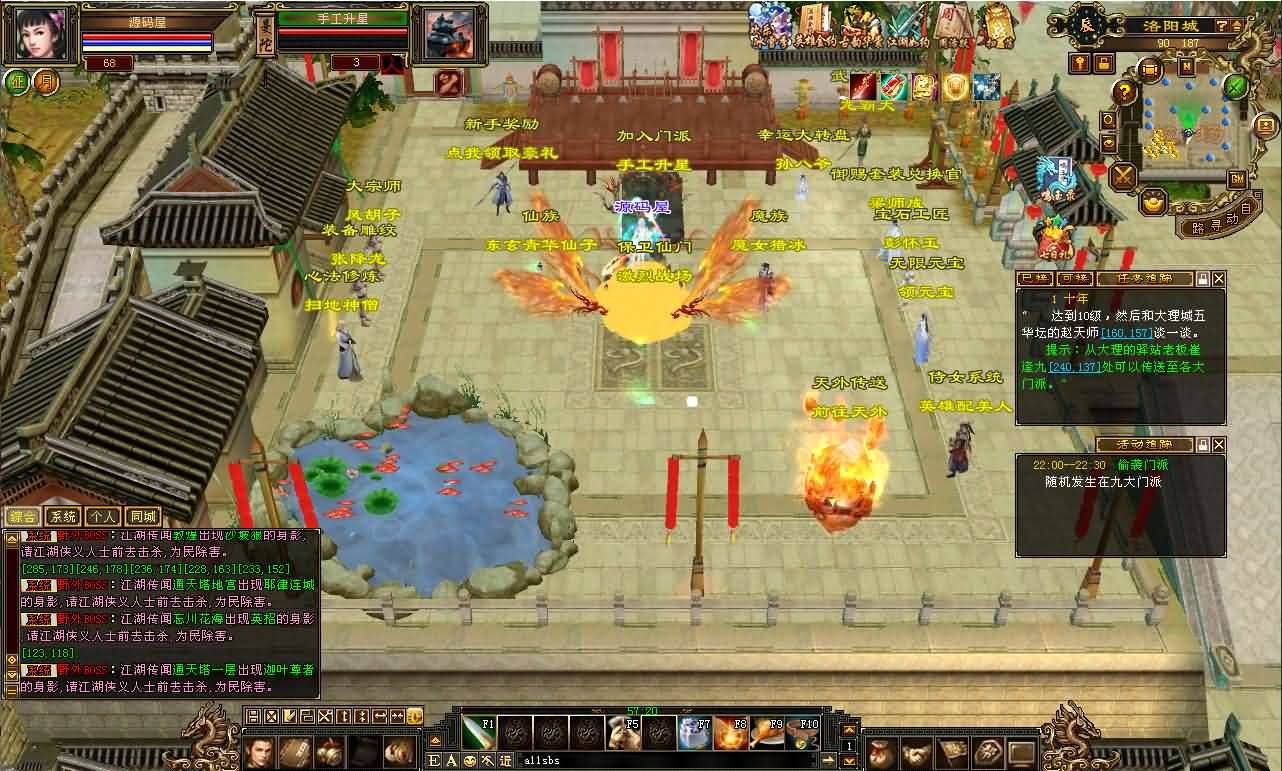Use the F8 fire skill slot
The height and width of the screenshot is (771, 1282).
(730, 733)
